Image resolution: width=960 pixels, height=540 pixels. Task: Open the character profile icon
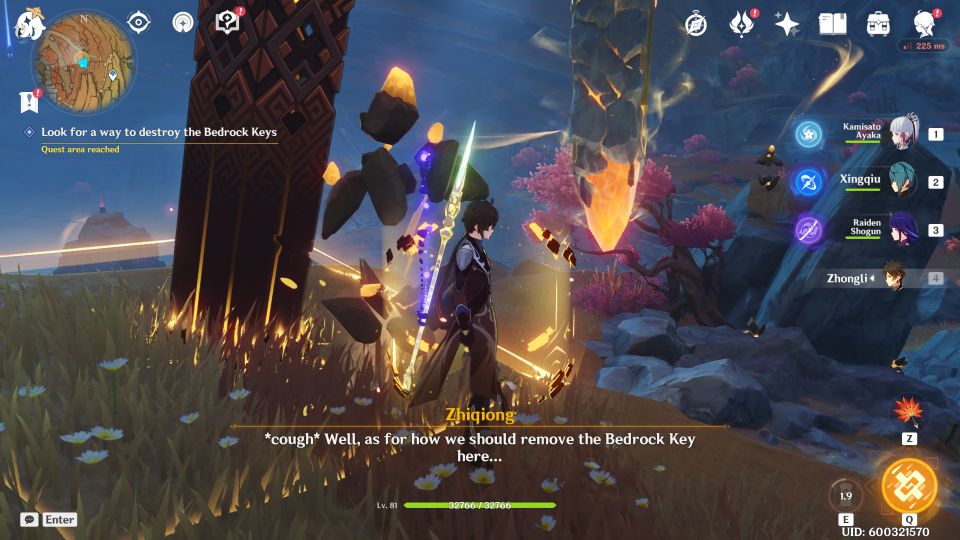[x=925, y=24]
